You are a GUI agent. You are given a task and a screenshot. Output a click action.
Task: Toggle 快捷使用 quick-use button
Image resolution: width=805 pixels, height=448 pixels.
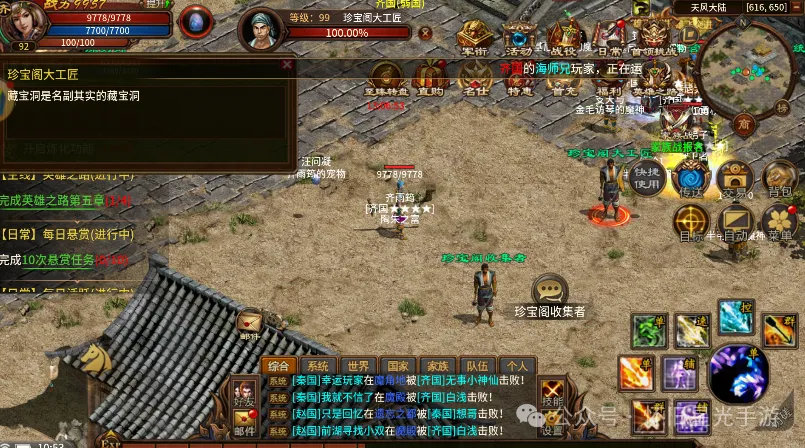648,178
